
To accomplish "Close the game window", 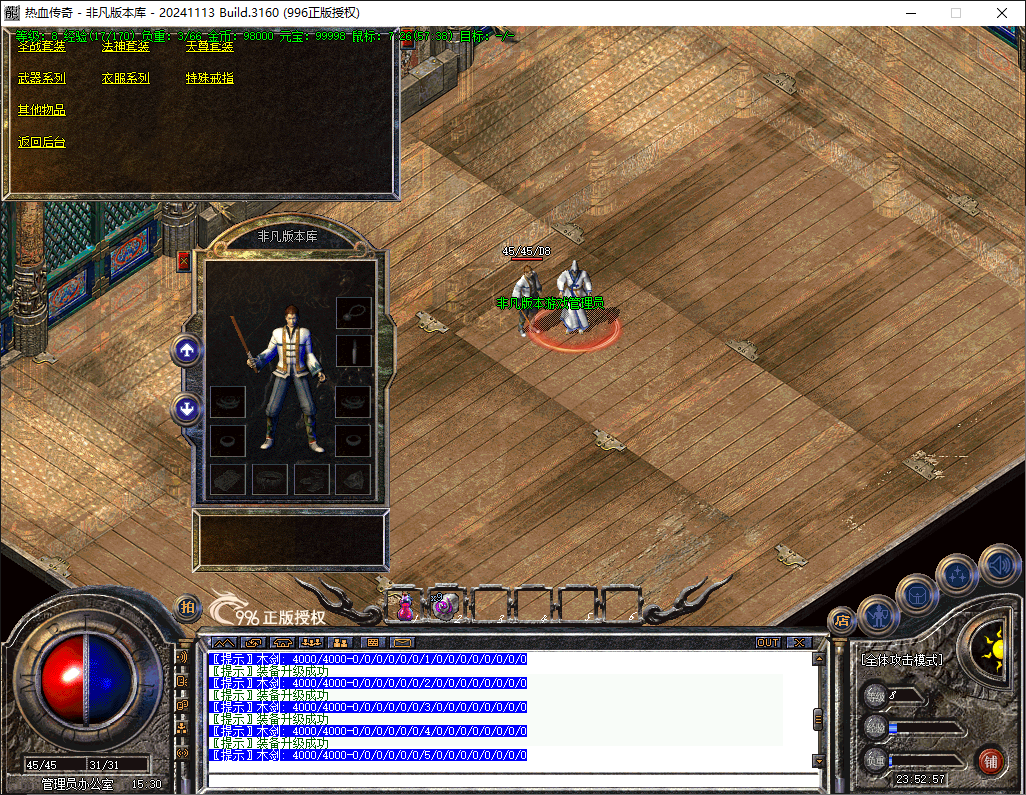I will click(1002, 13).
